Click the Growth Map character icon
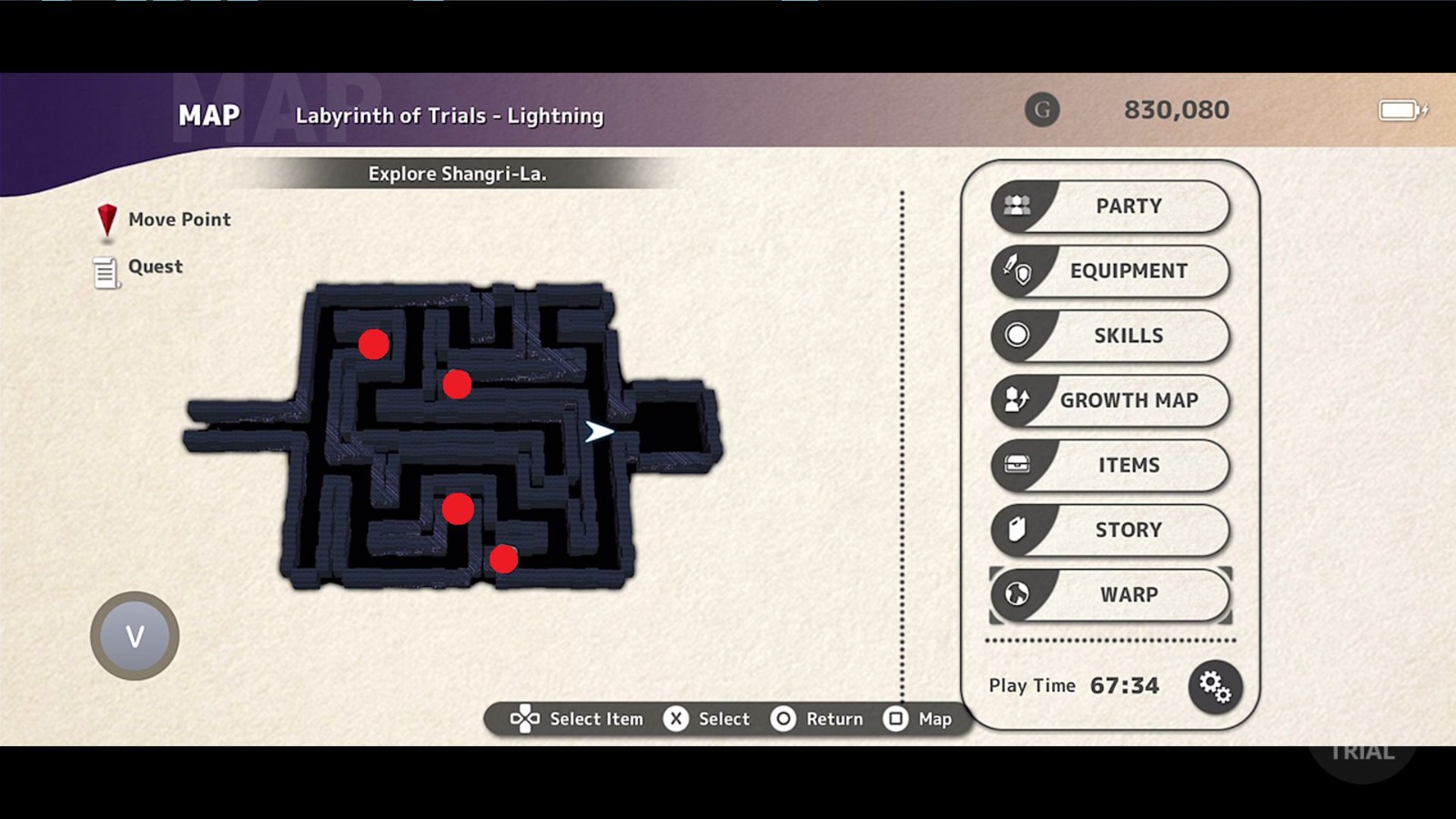Image resolution: width=1456 pixels, height=819 pixels. pos(1016,400)
